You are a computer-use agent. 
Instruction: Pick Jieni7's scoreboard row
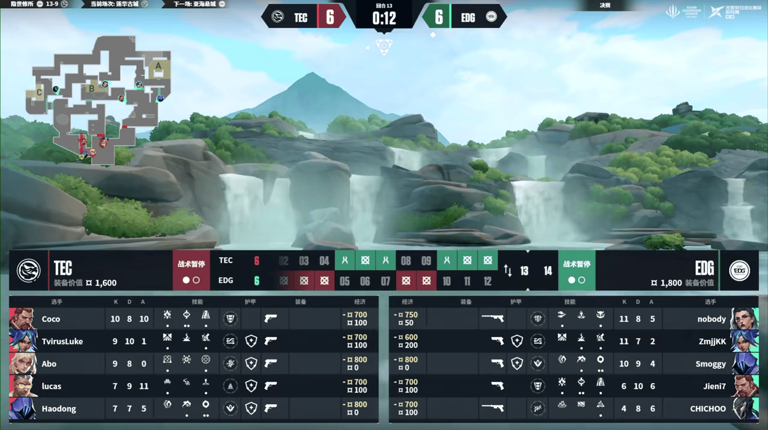tap(573, 386)
